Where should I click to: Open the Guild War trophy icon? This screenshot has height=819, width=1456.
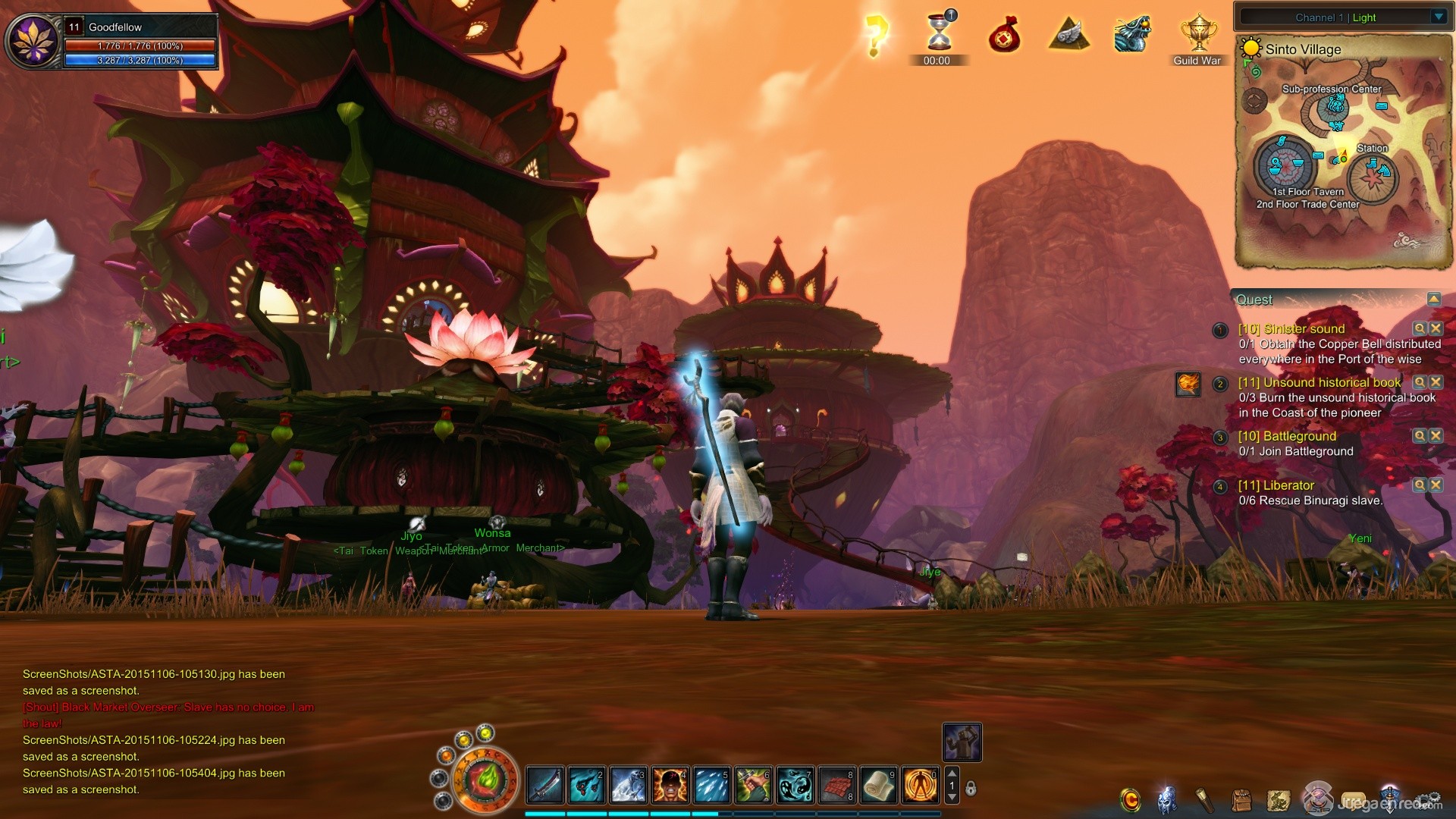pos(1197,35)
